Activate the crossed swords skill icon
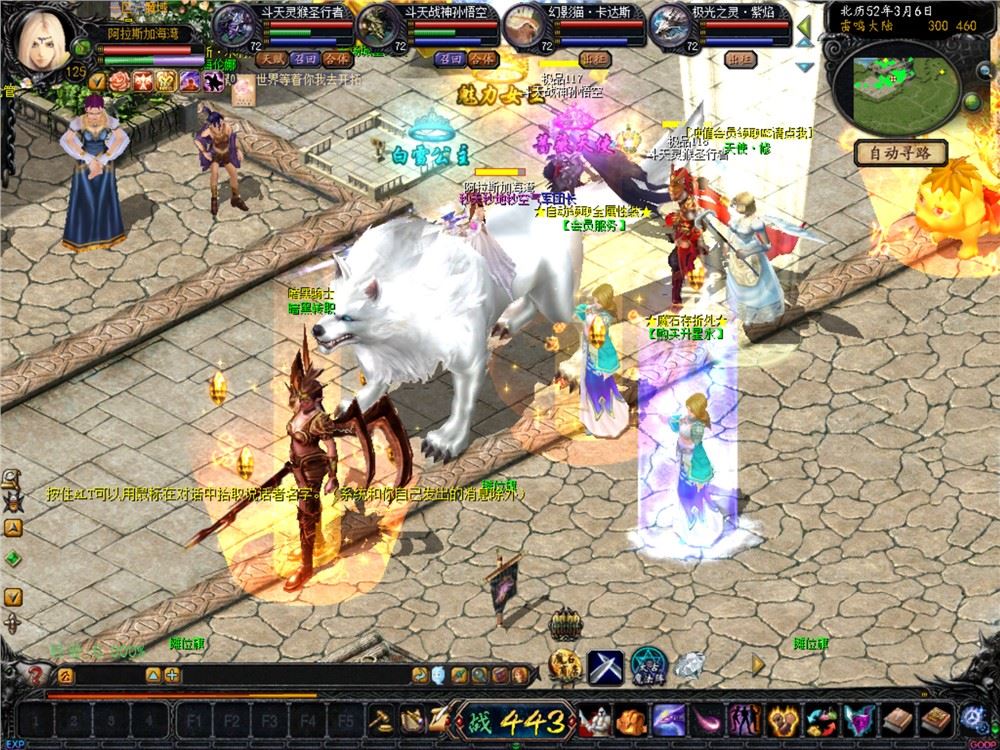The height and width of the screenshot is (750, 1000). 605,664
